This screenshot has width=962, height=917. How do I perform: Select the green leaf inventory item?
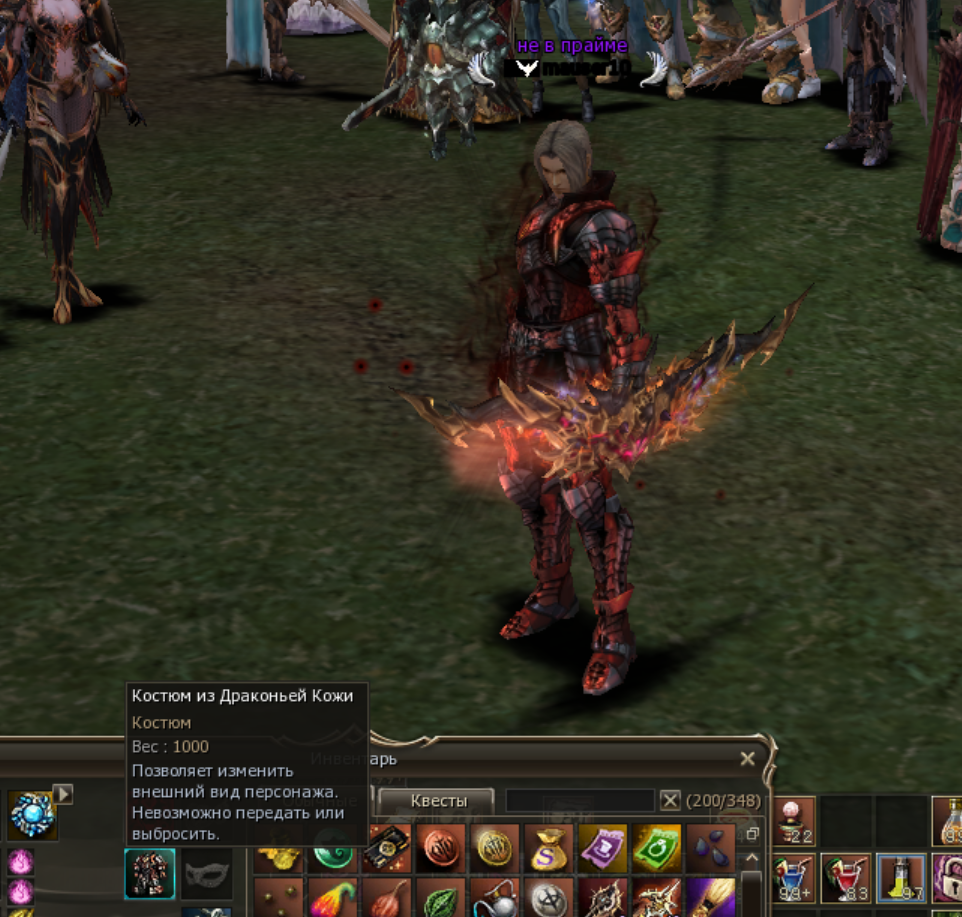[x=441, y=899]
